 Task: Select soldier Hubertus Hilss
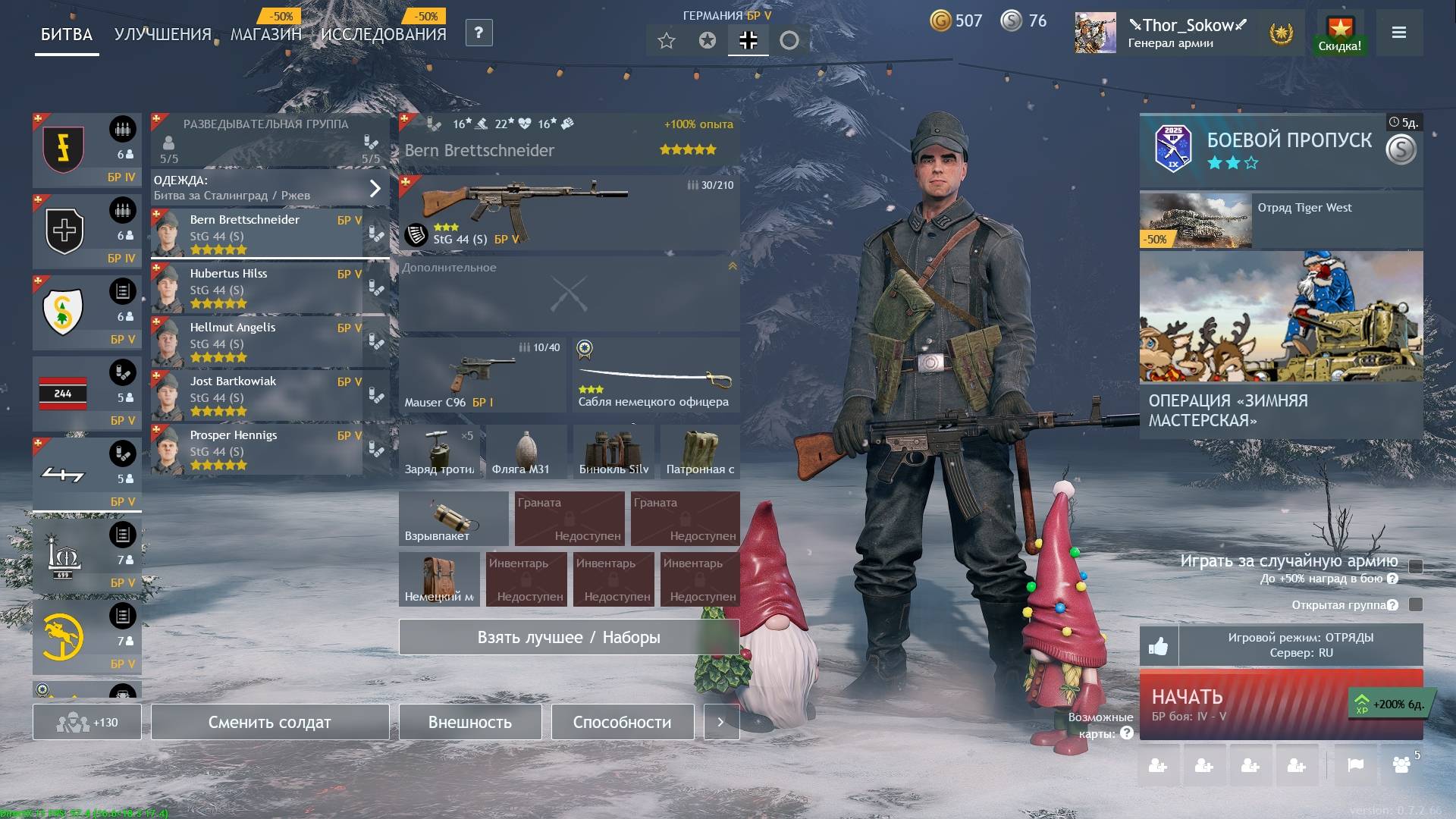click(x=258, y=289)
